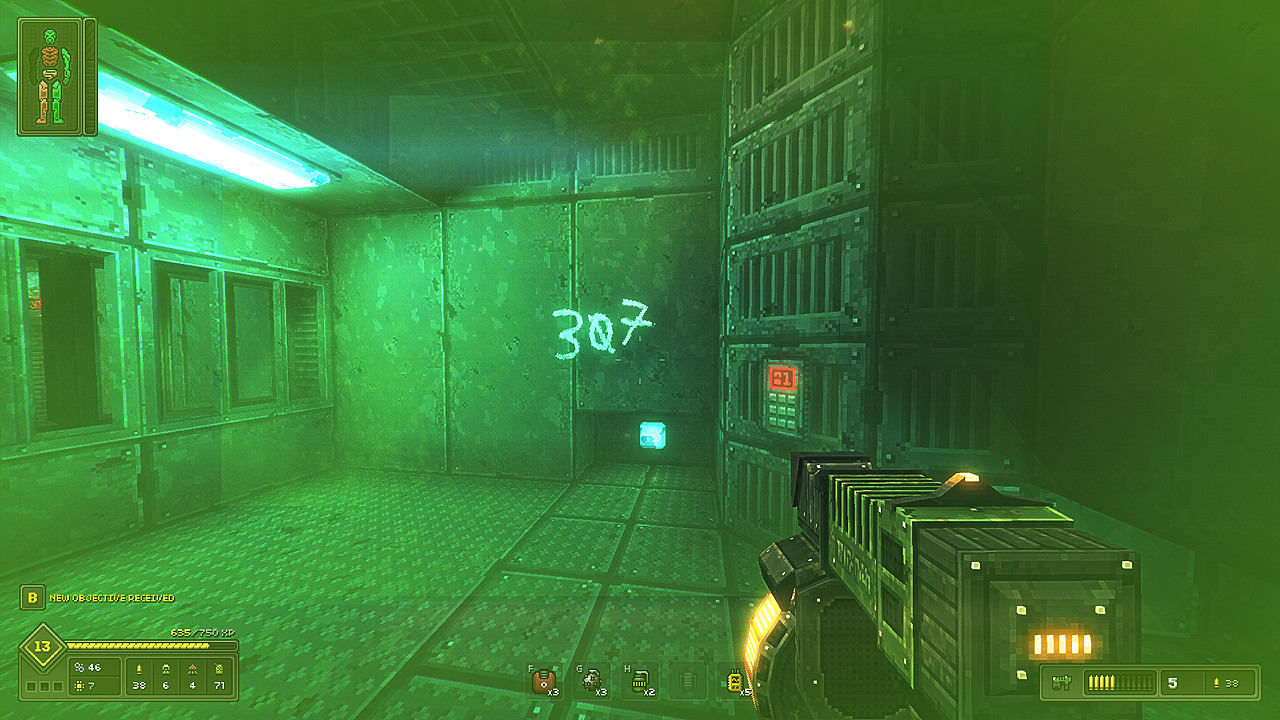Click the bullet icon next to reserve ammo 38
The image size is (1280, 720).
click(x=1217, y=682)
